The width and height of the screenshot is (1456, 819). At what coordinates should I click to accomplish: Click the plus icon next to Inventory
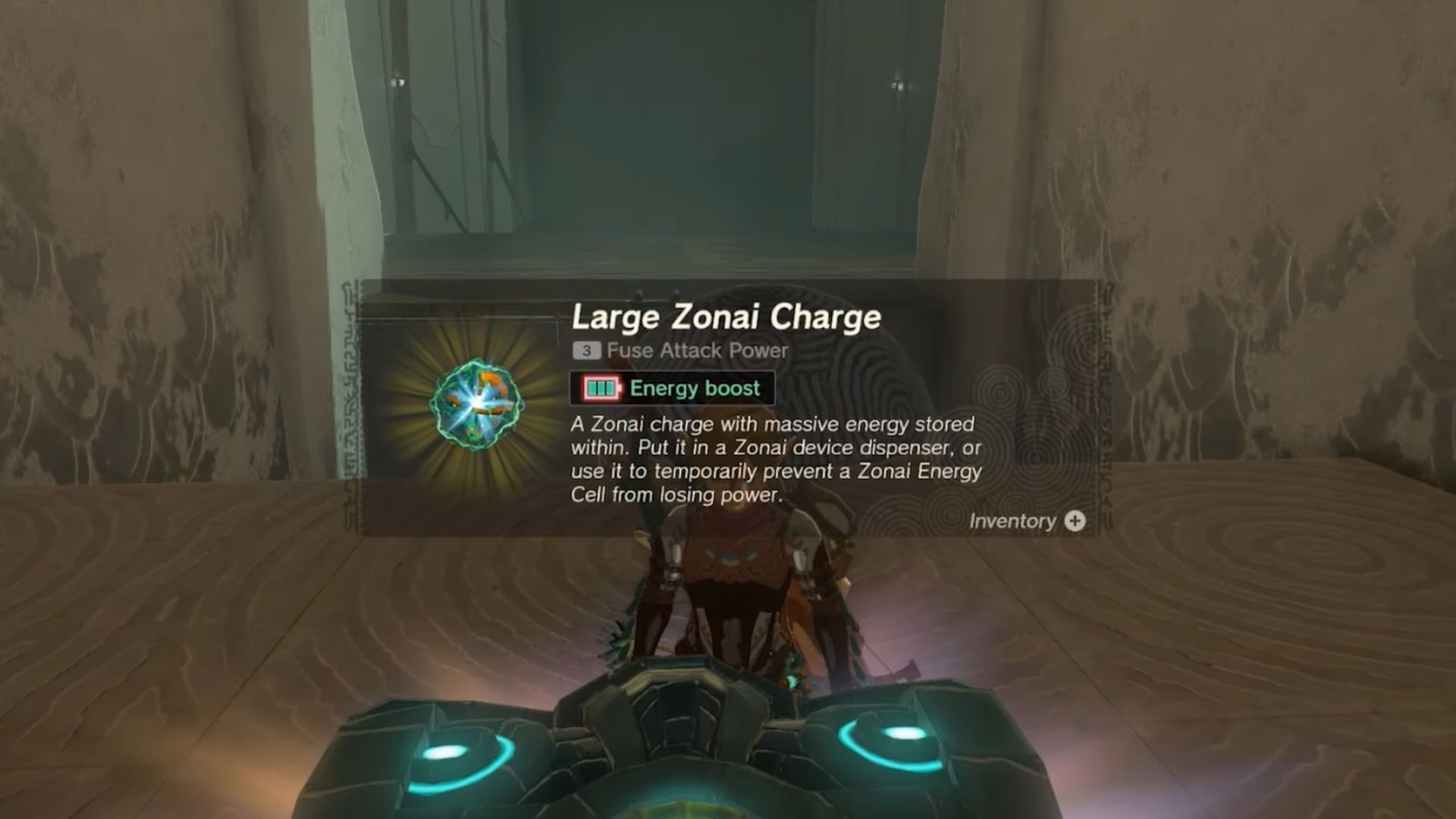(1075, 520)
